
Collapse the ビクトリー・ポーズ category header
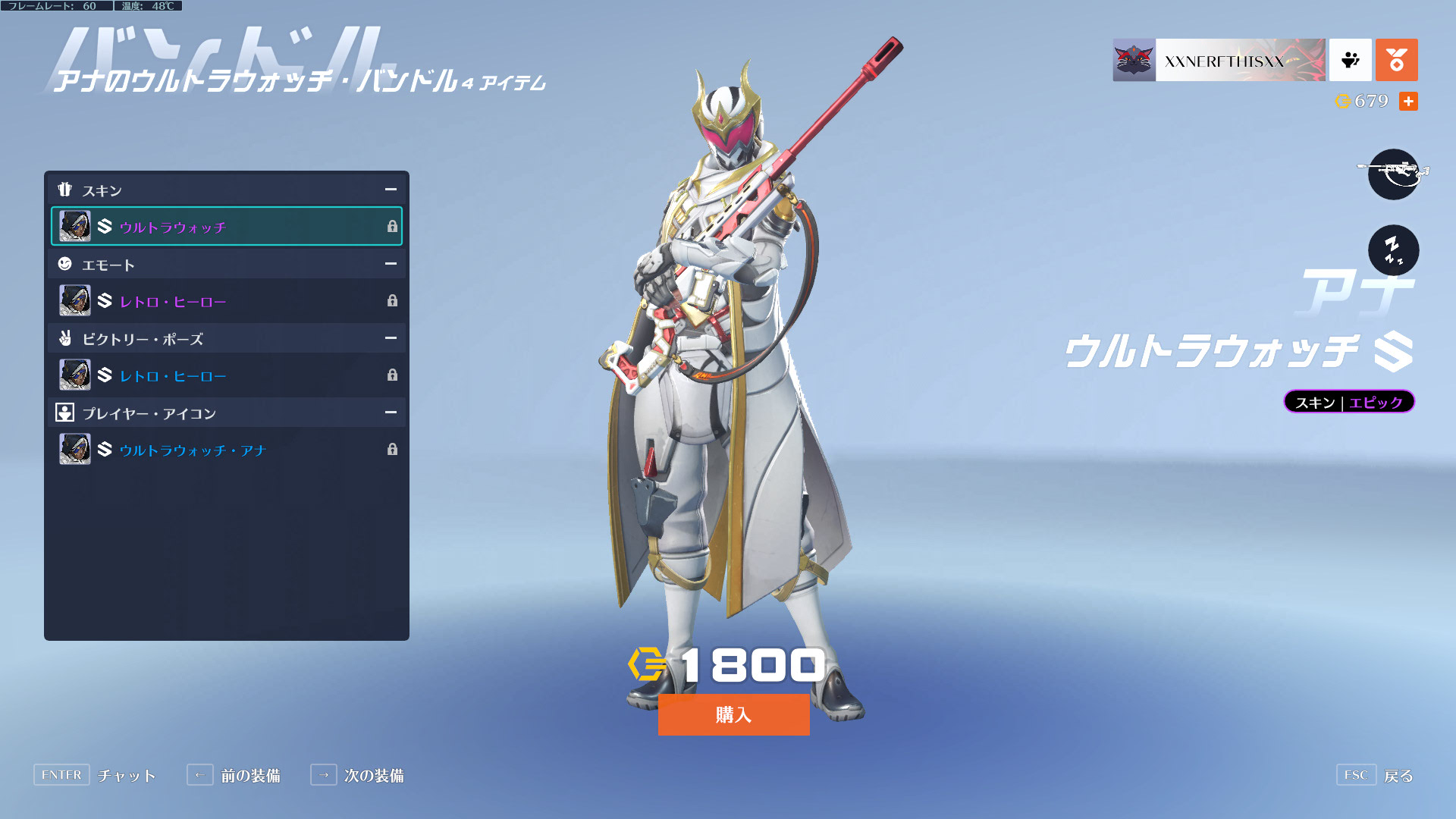391,338
